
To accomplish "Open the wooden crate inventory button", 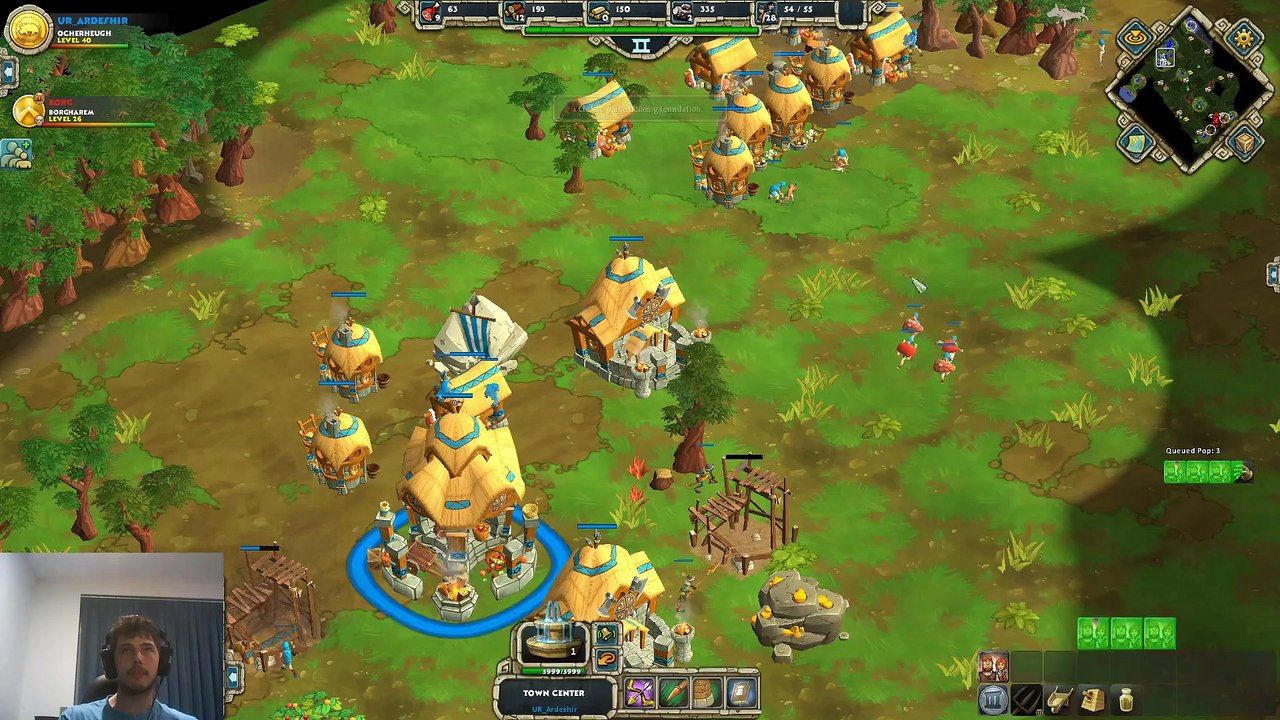I will tap(1244, 144).
